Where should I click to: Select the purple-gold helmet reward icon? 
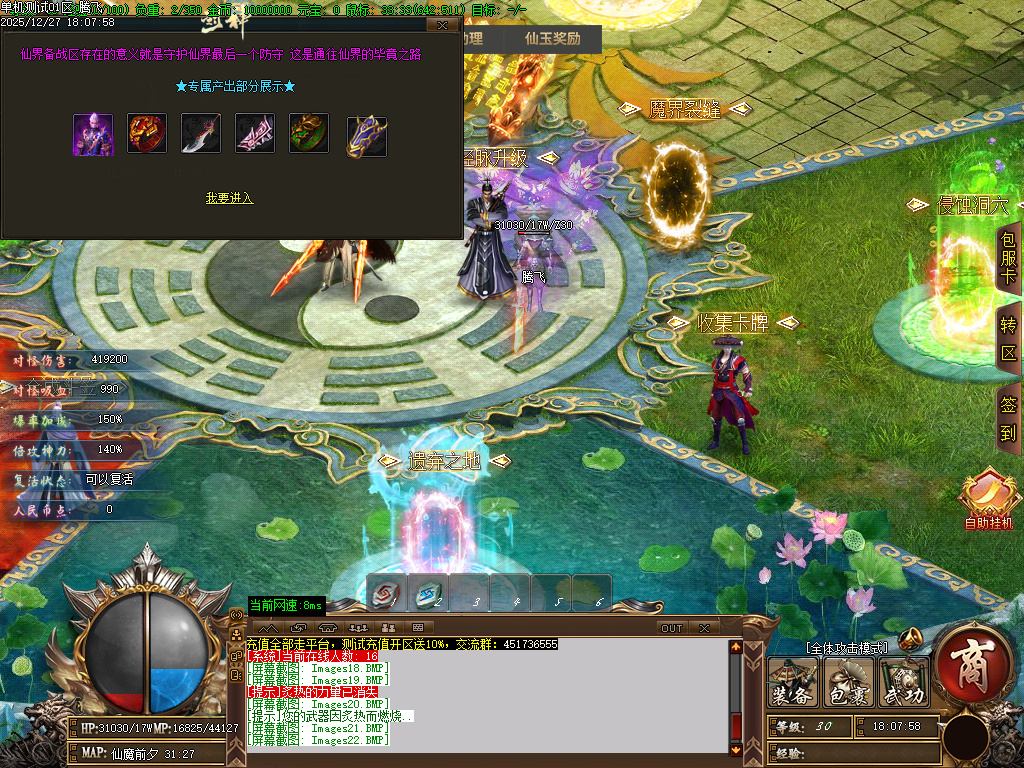click(366, 136)
